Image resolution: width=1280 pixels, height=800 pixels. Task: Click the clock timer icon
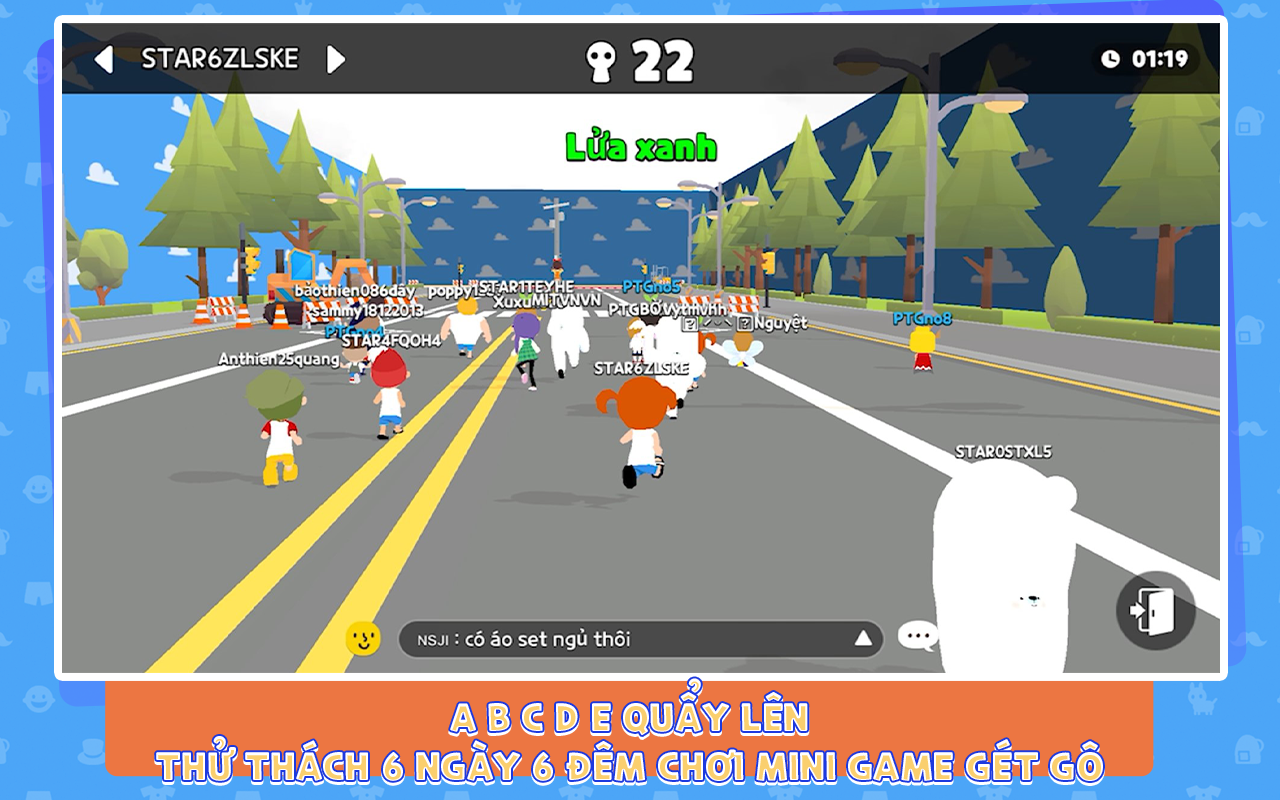click(1110, 57)
